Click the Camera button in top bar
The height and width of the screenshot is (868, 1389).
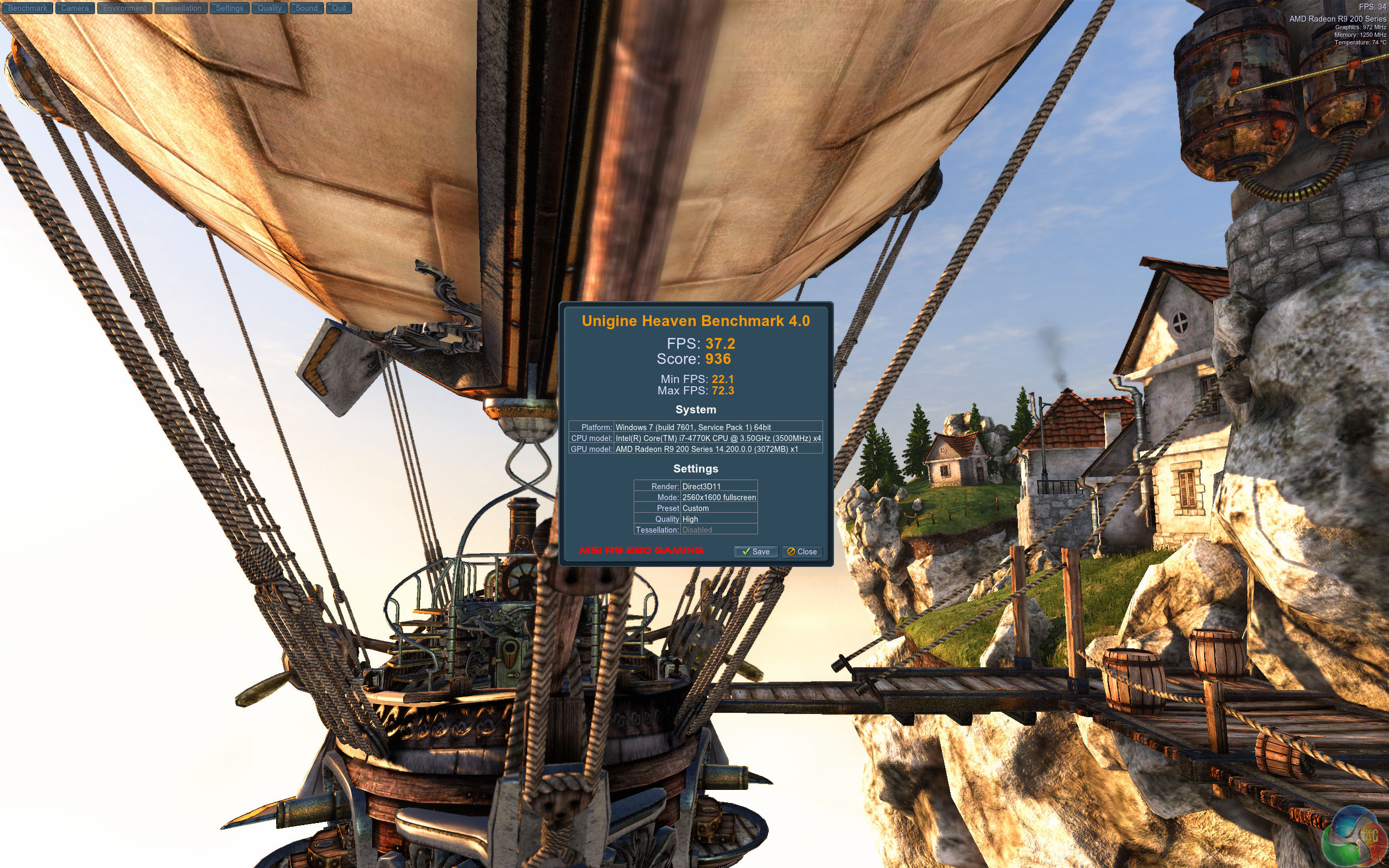[75, 8]
